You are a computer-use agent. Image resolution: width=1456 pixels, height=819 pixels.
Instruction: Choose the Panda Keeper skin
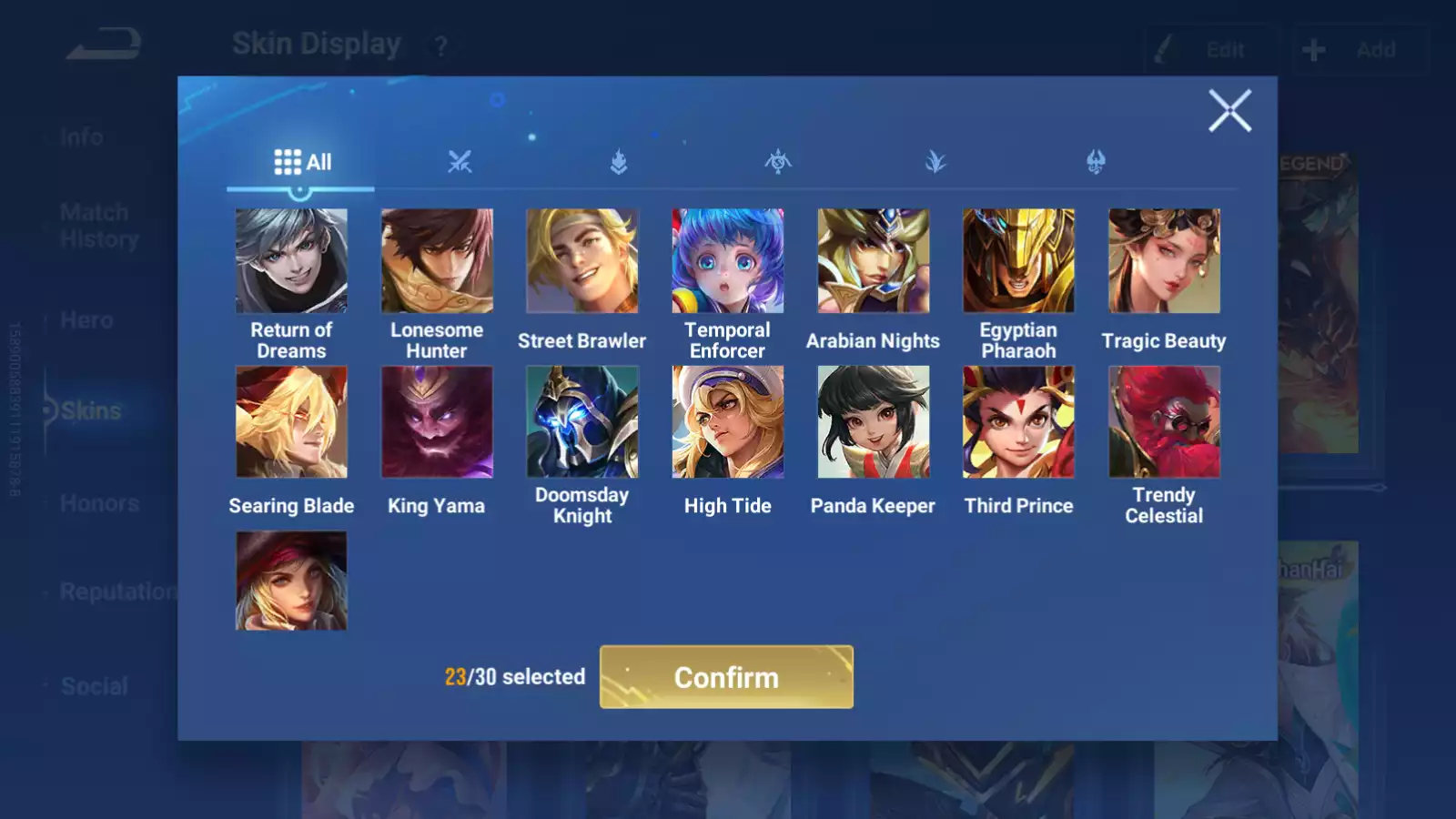(x=874, y=422)
